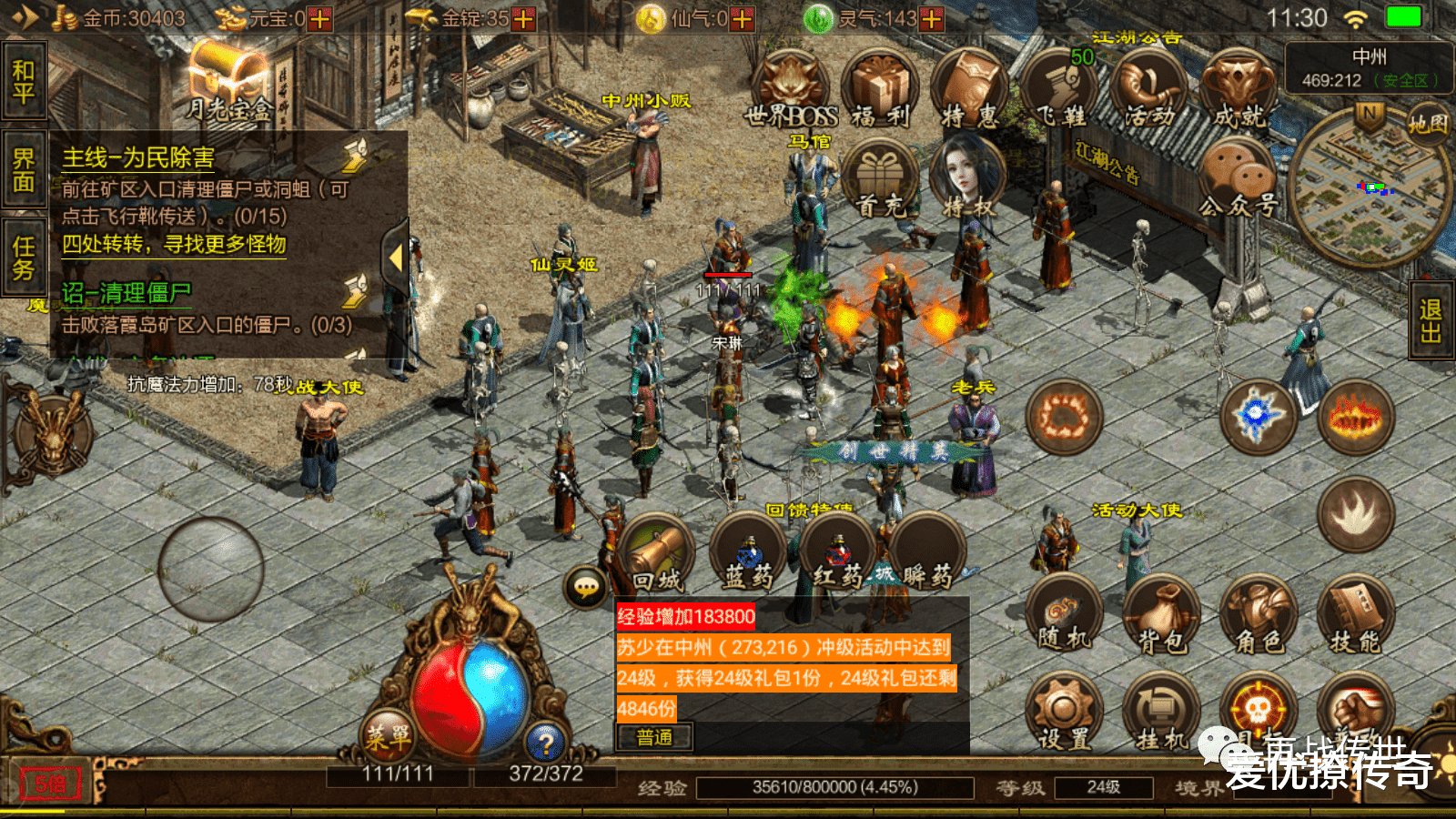Click the 退出 exit button
Viewport: 1456px width, 819px height.
coord(1431,321)
